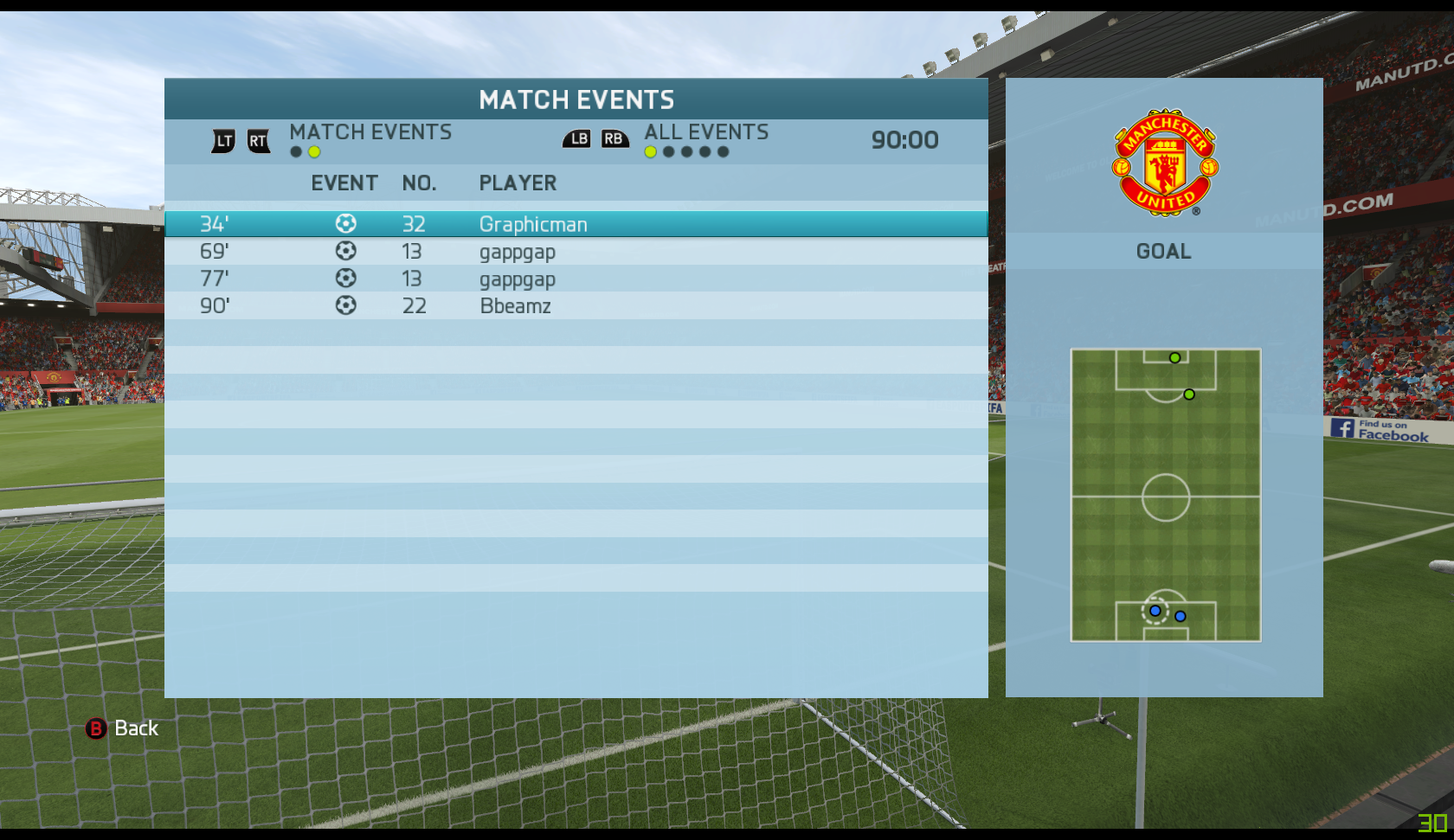The width and height of the screenshot is (1454, 840).
Task: Select the 34' Graphicman goal row
Action: click(x=576, y=224)
